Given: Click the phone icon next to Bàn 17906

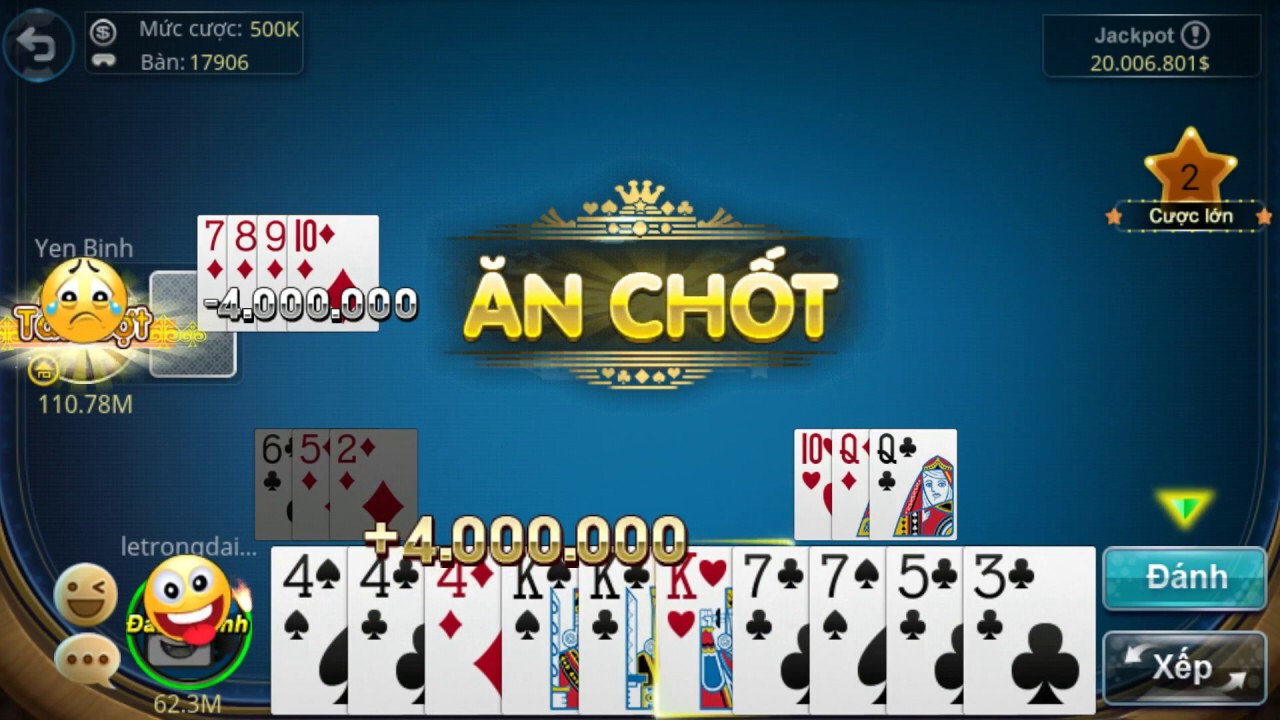Looking at the screenshot, I should (102, 58).
